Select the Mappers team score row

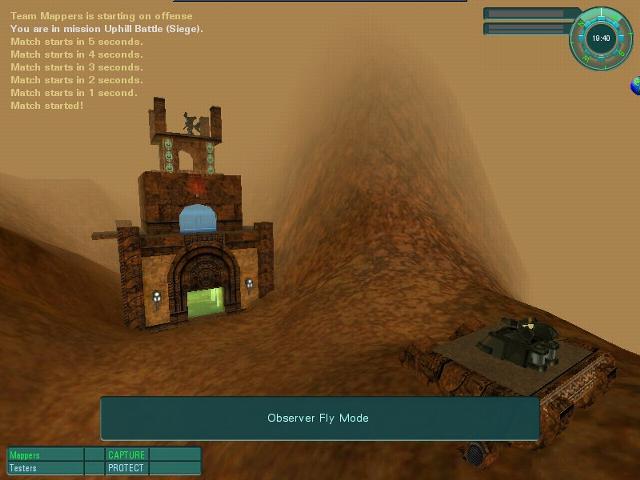[45, 455]
